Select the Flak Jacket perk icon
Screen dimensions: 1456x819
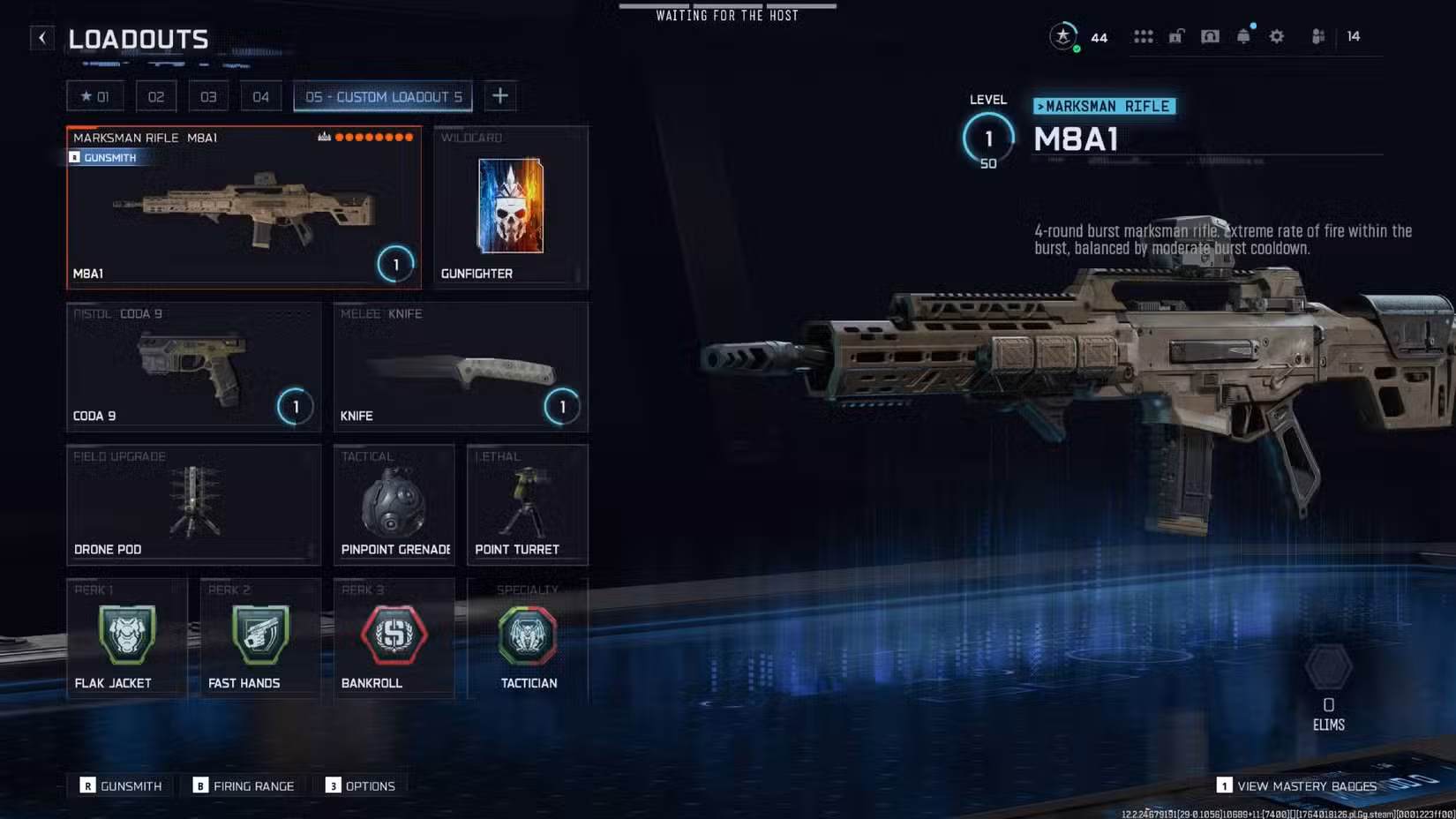click(x=126, y=634)
